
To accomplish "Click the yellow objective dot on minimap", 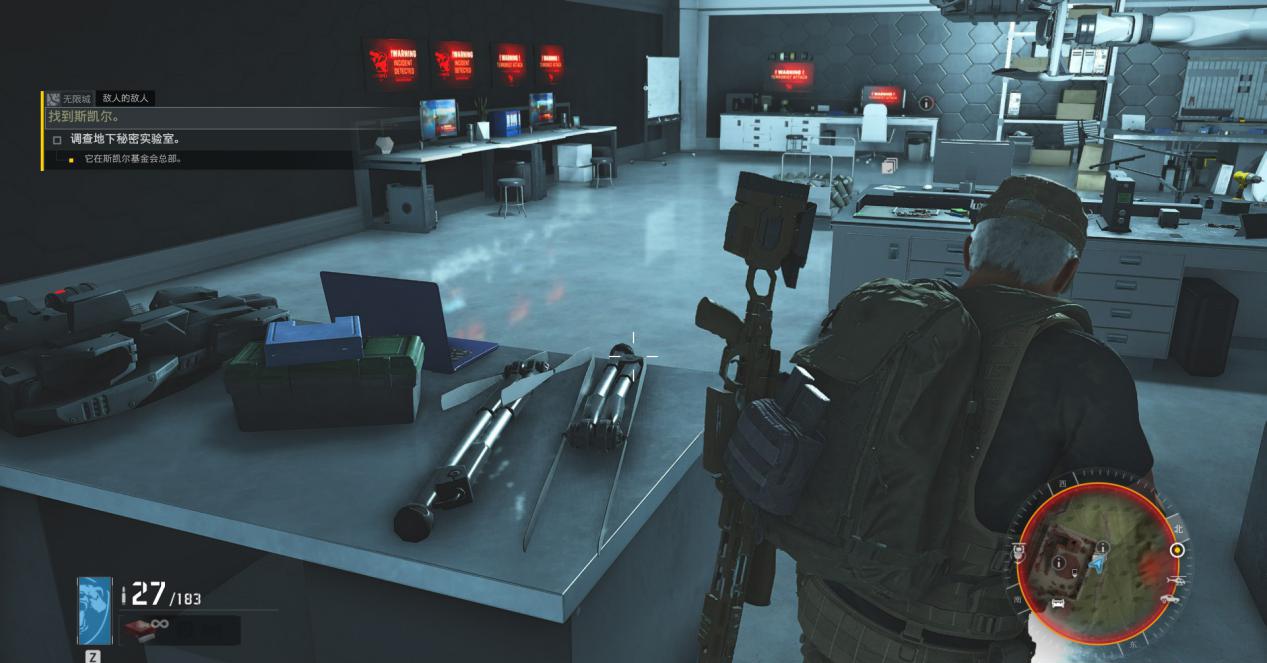I will point(1177,549).
